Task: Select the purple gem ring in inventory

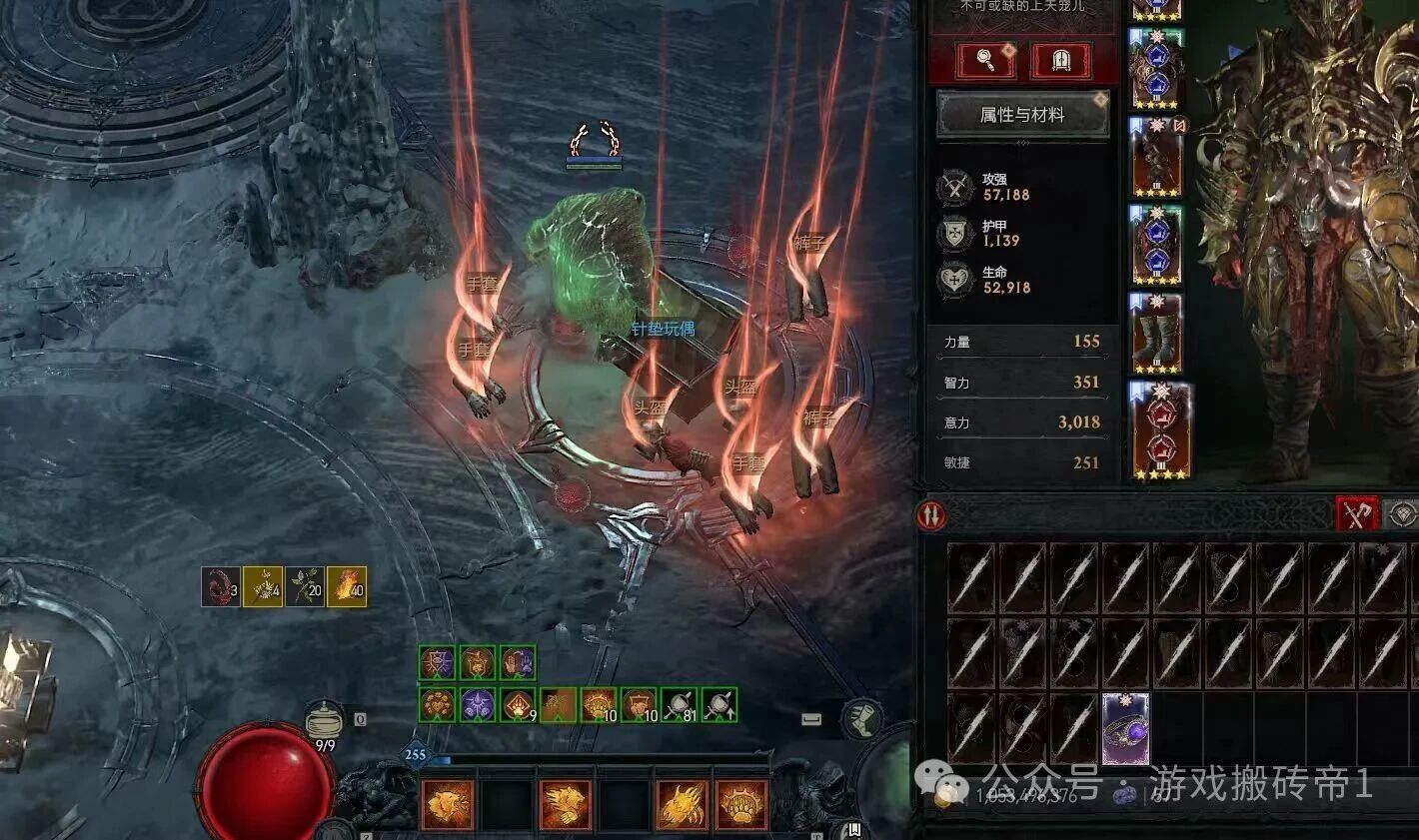Action: tap(1125, 730)
